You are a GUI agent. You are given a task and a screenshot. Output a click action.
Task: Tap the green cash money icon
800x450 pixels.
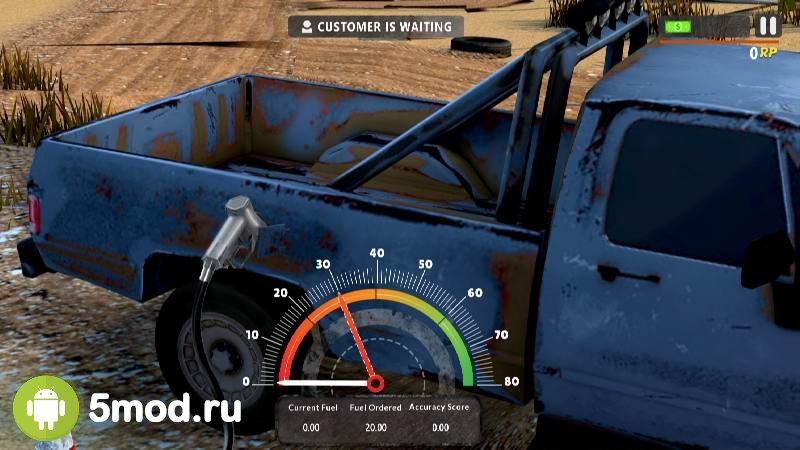pyautogui.click(x=678, y=27)
